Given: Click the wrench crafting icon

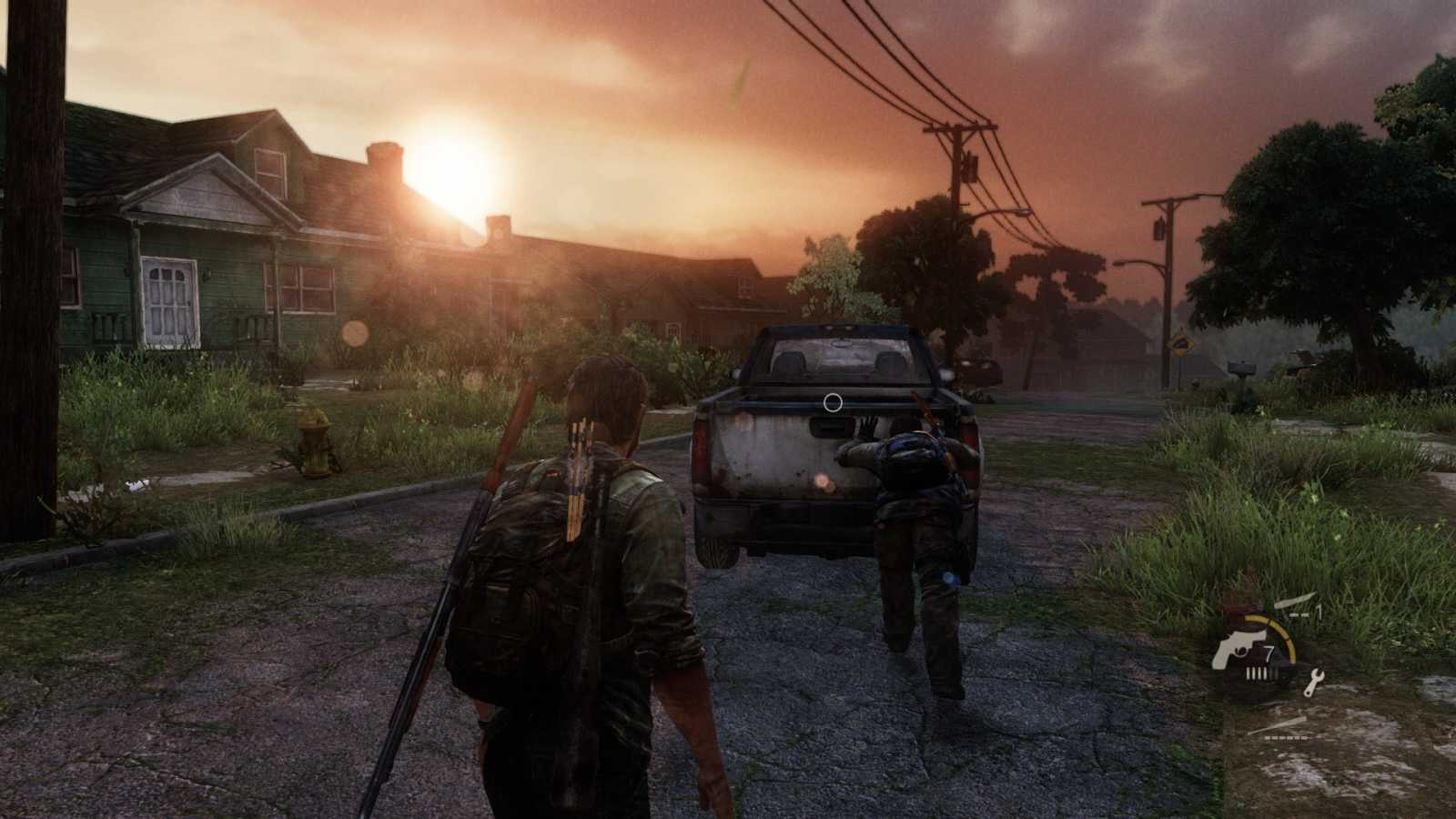Looking at the screenshot, I should [x=1315, y=681].
